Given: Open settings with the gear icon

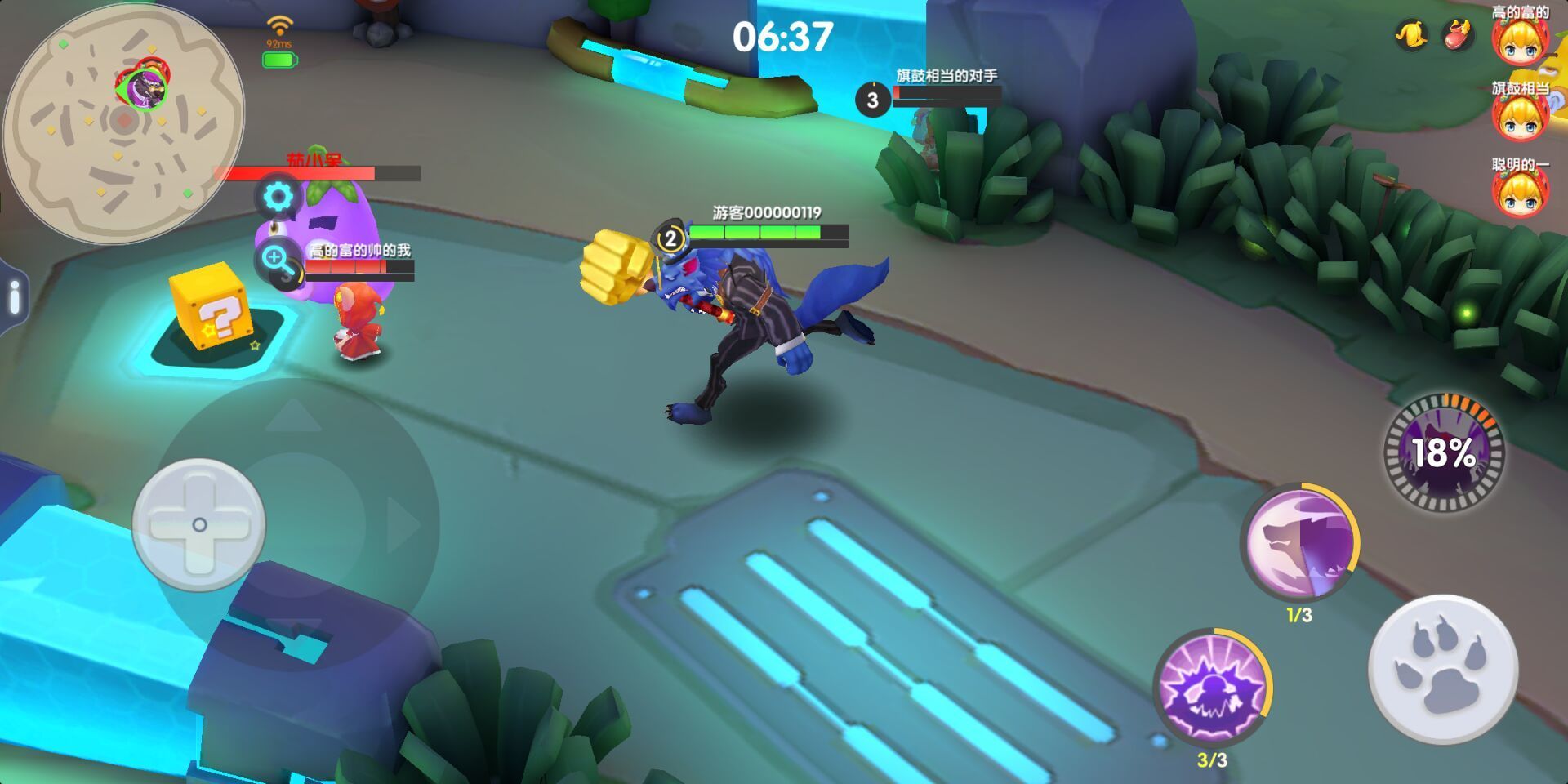Looking at the screenshot, I should point(278,197).
